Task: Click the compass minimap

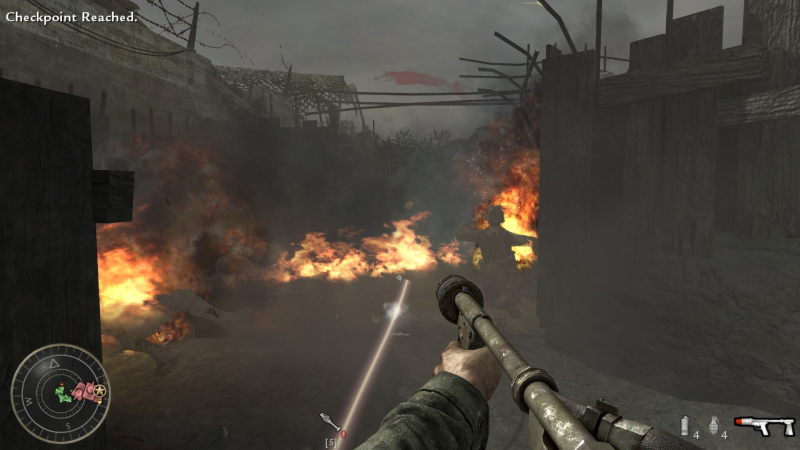Action: pos(60,393)
